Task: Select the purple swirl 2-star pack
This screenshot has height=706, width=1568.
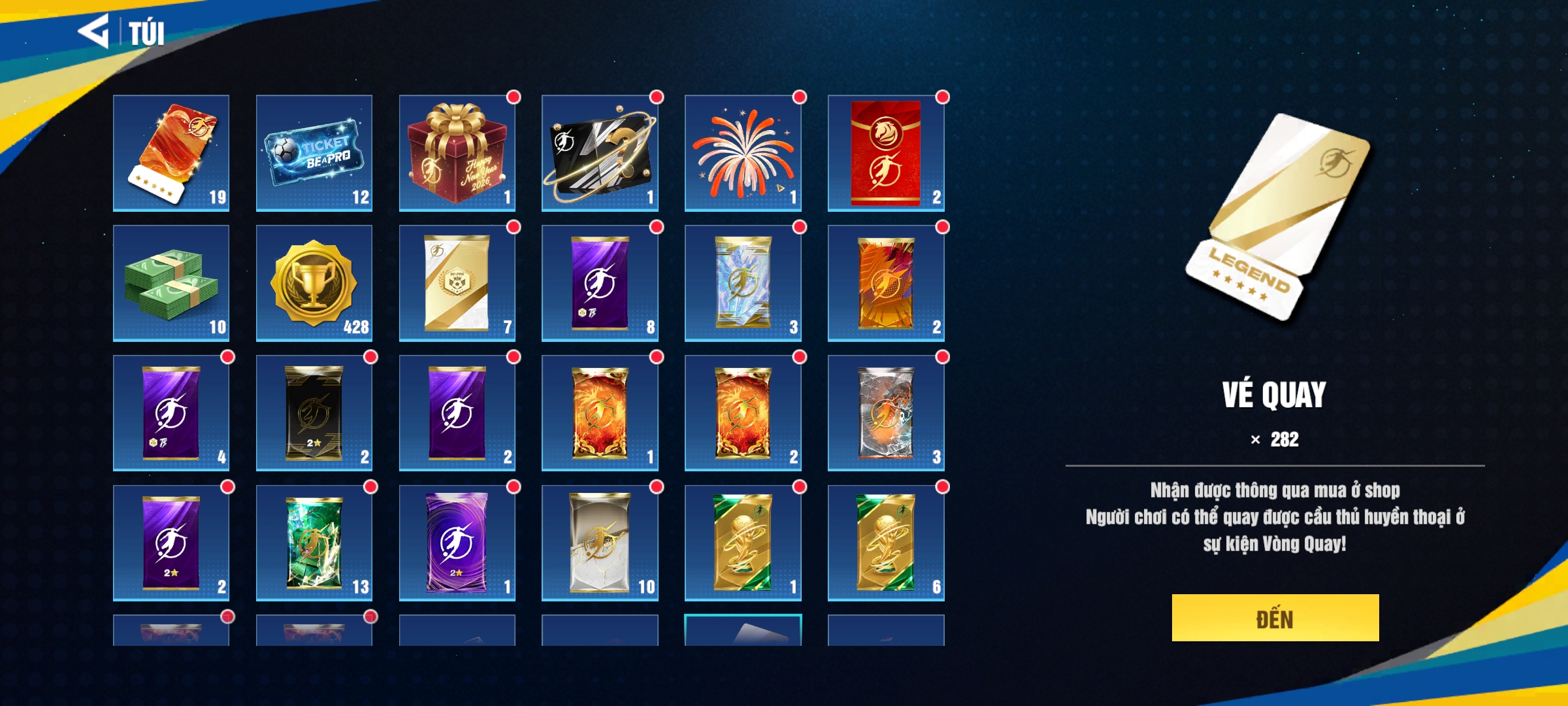Action: point(457,543)
